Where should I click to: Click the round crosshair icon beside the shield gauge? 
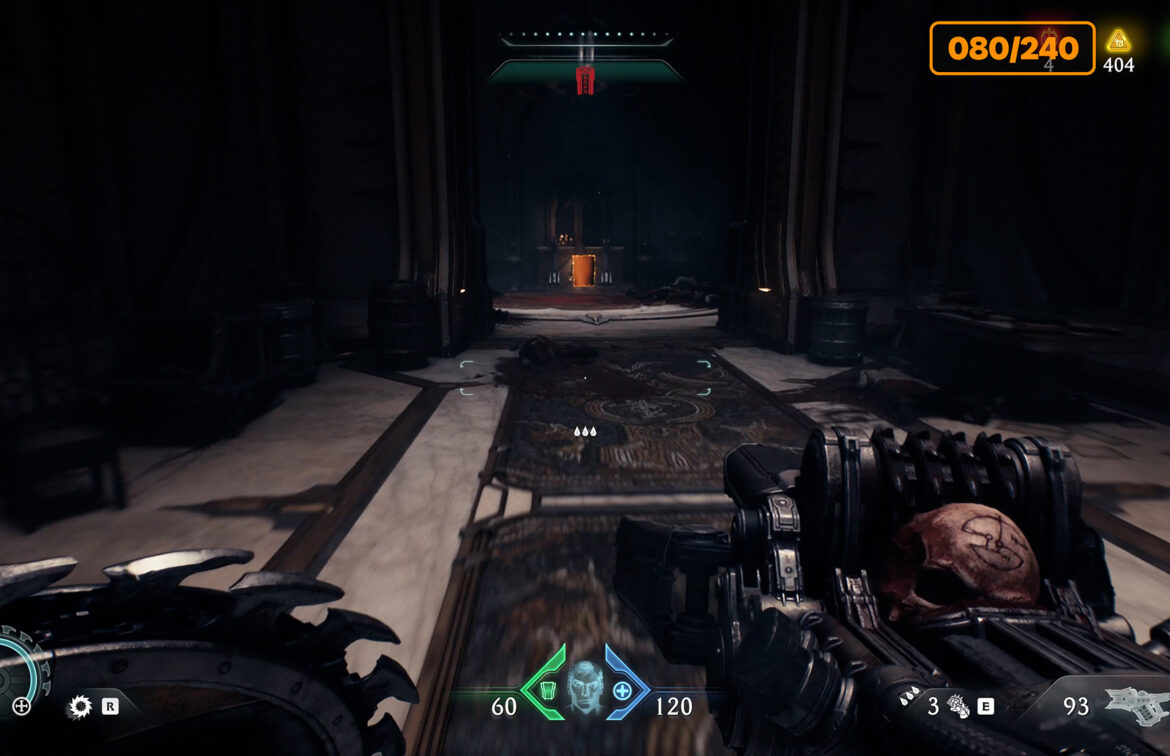(21, 706)
